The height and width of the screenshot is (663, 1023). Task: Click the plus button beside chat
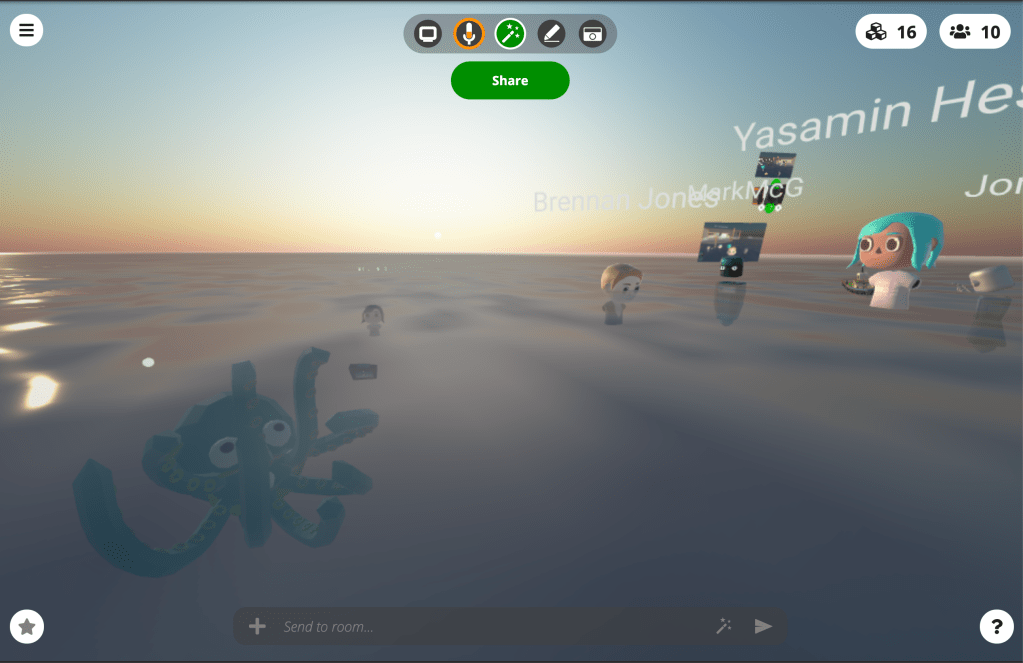tap(257, 627)
